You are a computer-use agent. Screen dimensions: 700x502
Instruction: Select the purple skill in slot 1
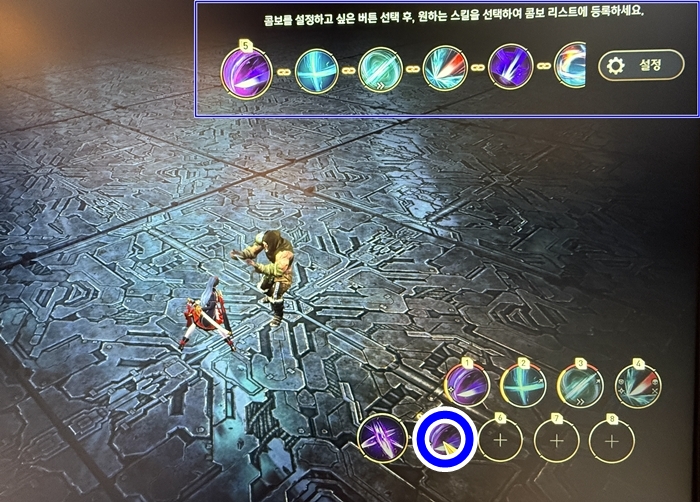(467, 386)
